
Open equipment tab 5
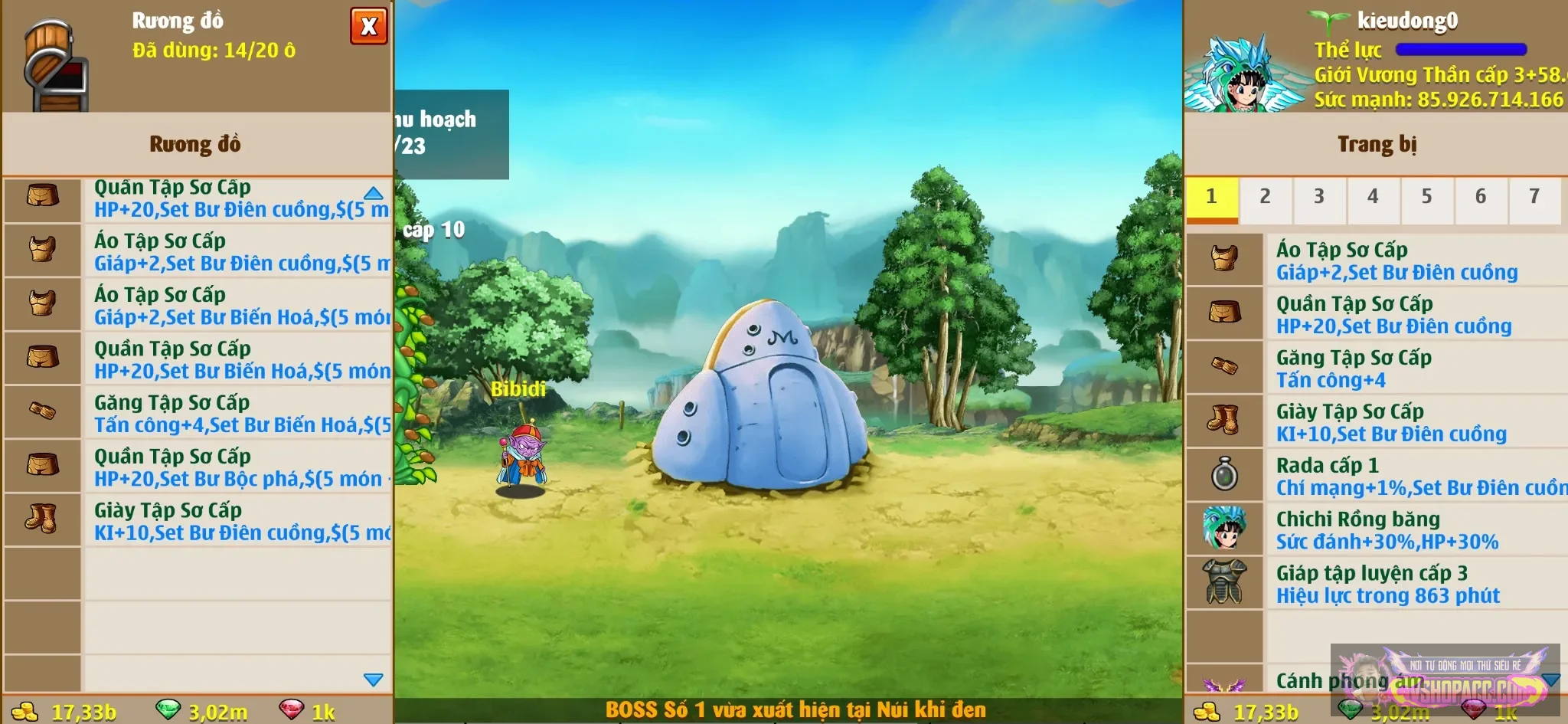tap(1426, 198)
